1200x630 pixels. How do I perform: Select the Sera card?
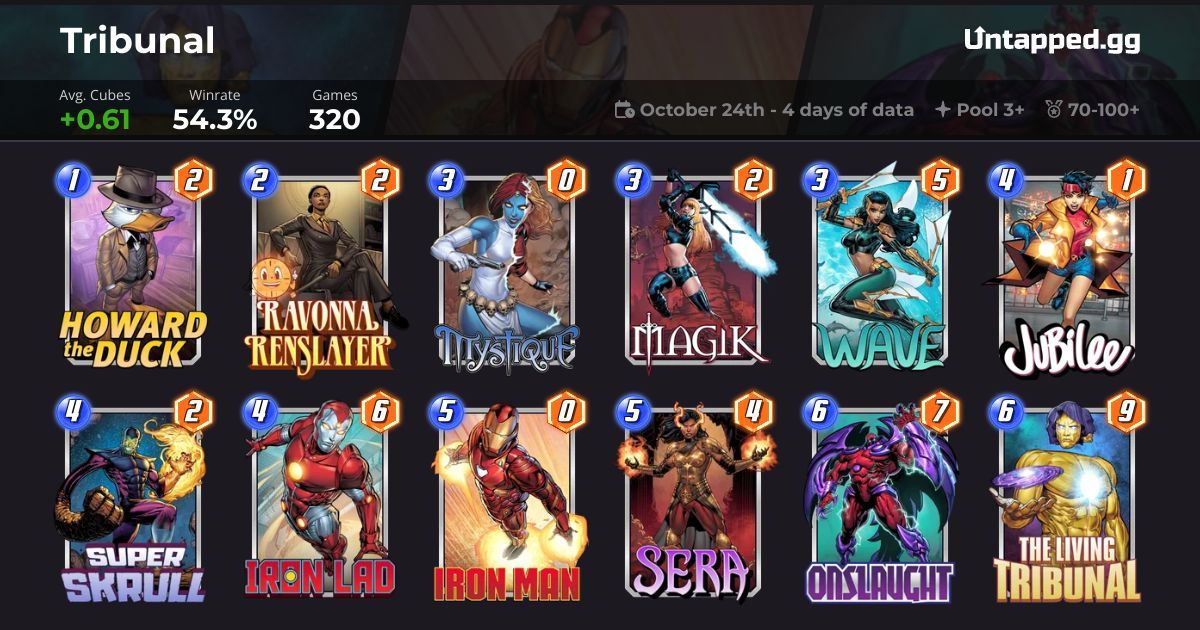pyautogui.click(x=694, y=500)
